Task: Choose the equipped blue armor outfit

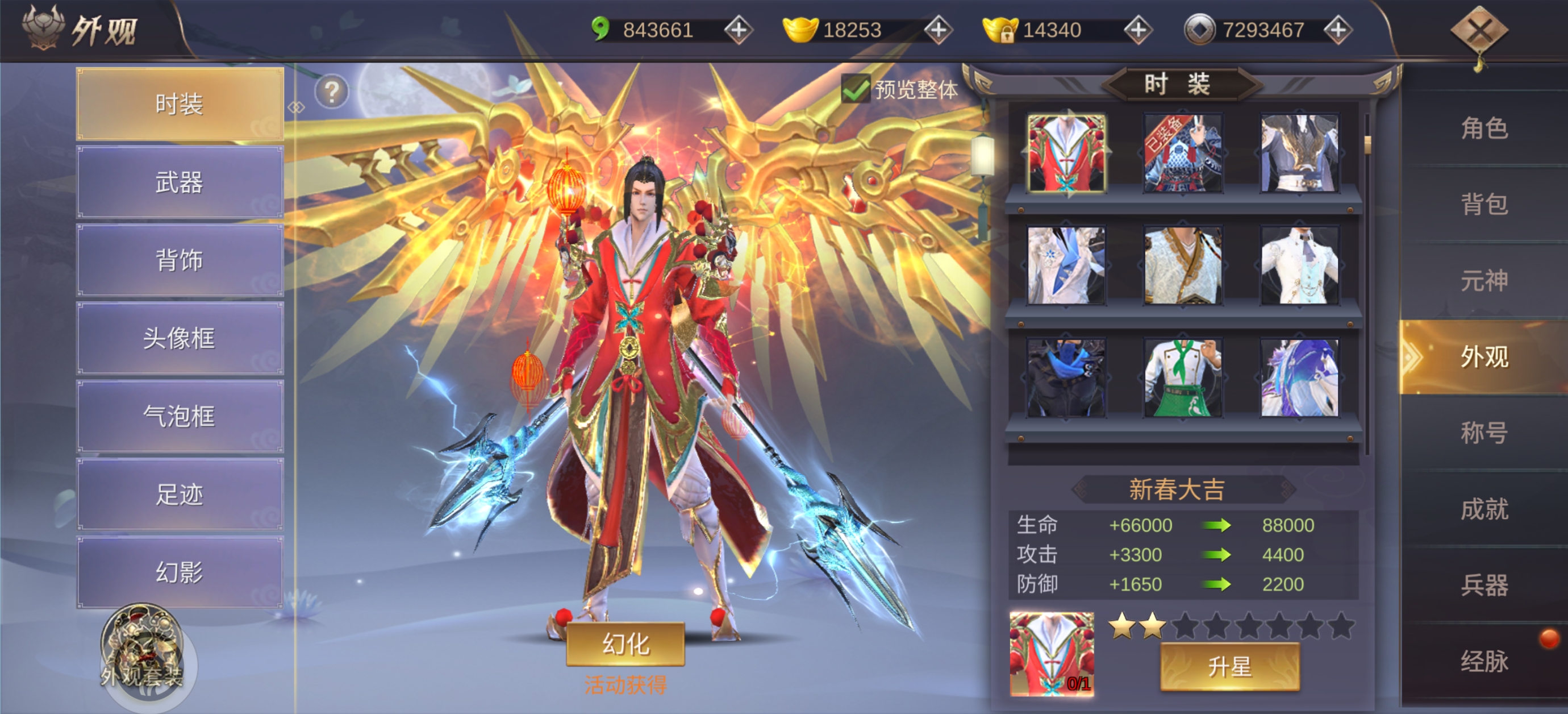Action: coord(1183,153)
